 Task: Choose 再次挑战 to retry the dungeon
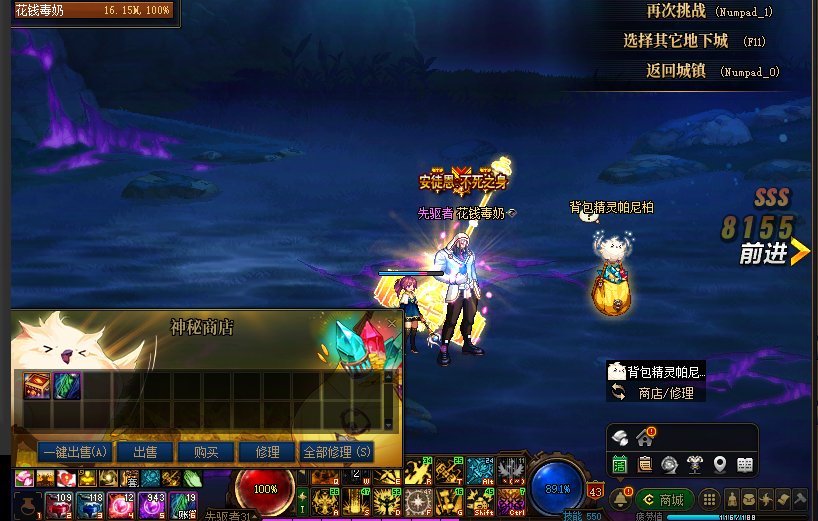click(x=678, y=12)
